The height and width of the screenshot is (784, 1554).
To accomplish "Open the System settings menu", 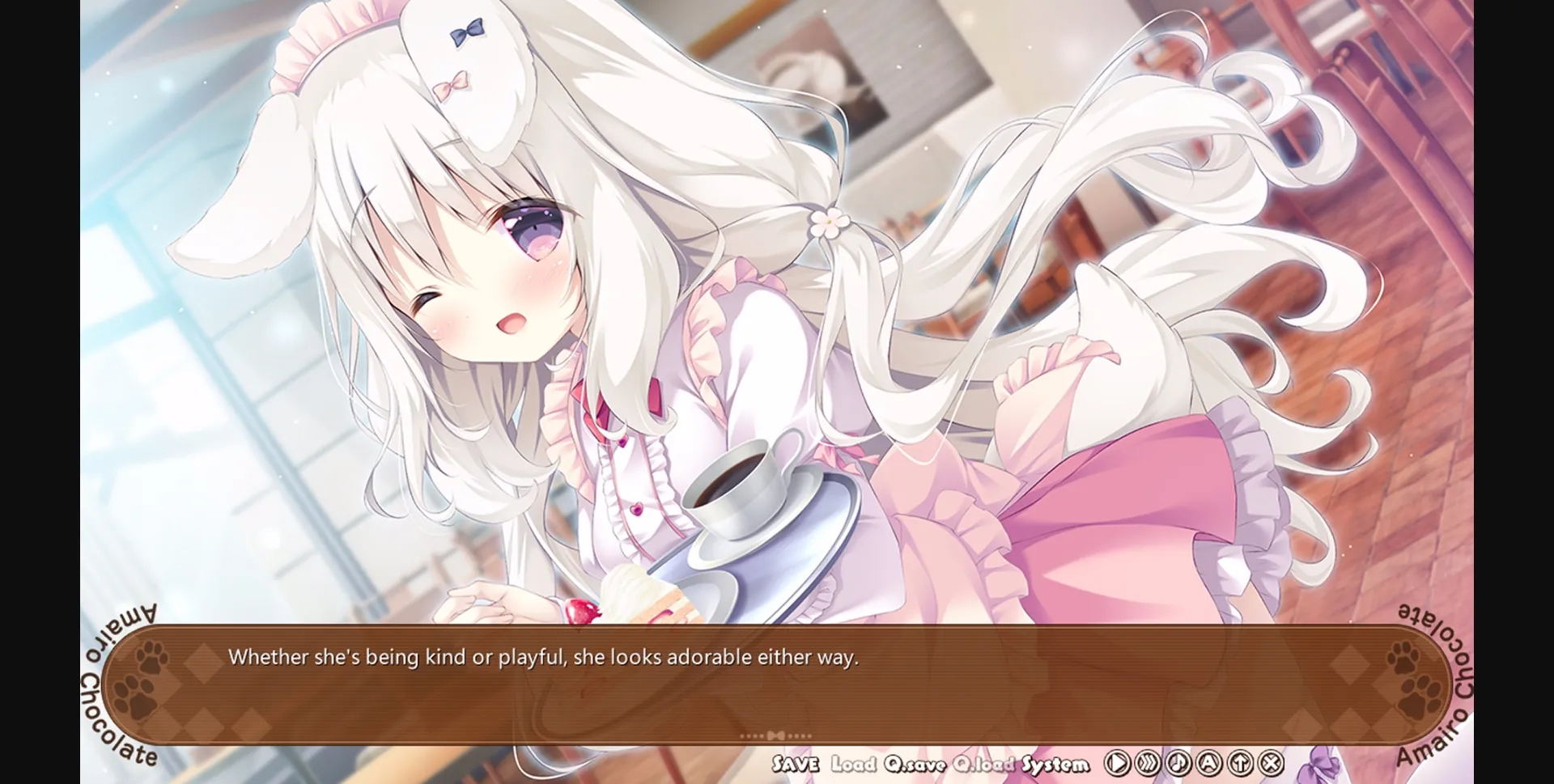I will coord(1056,762).
